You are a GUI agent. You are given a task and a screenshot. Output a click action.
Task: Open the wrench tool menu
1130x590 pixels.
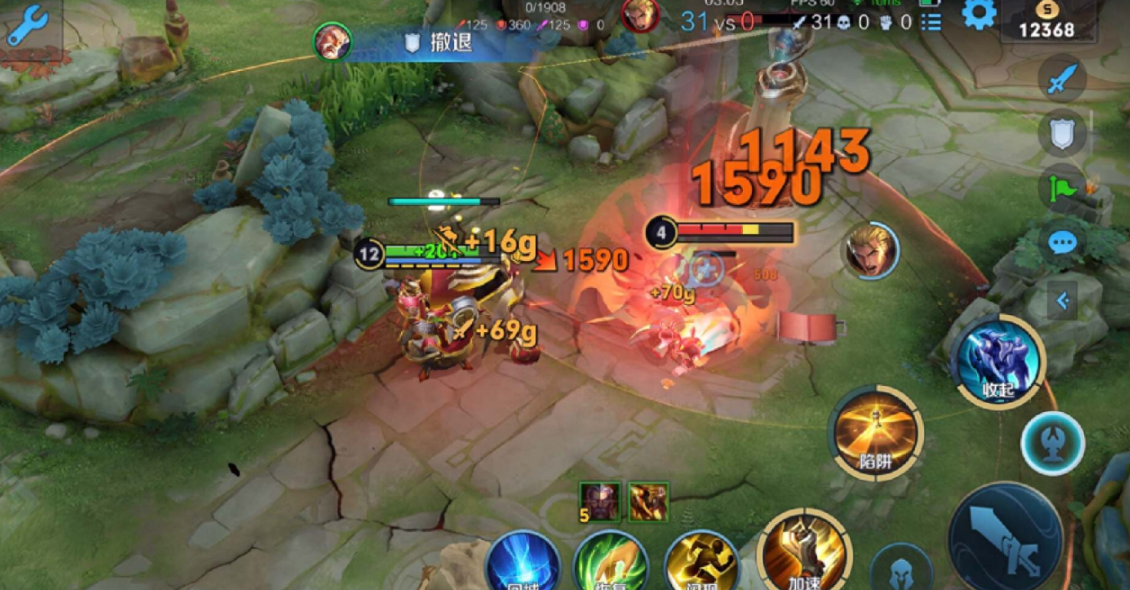28,27
